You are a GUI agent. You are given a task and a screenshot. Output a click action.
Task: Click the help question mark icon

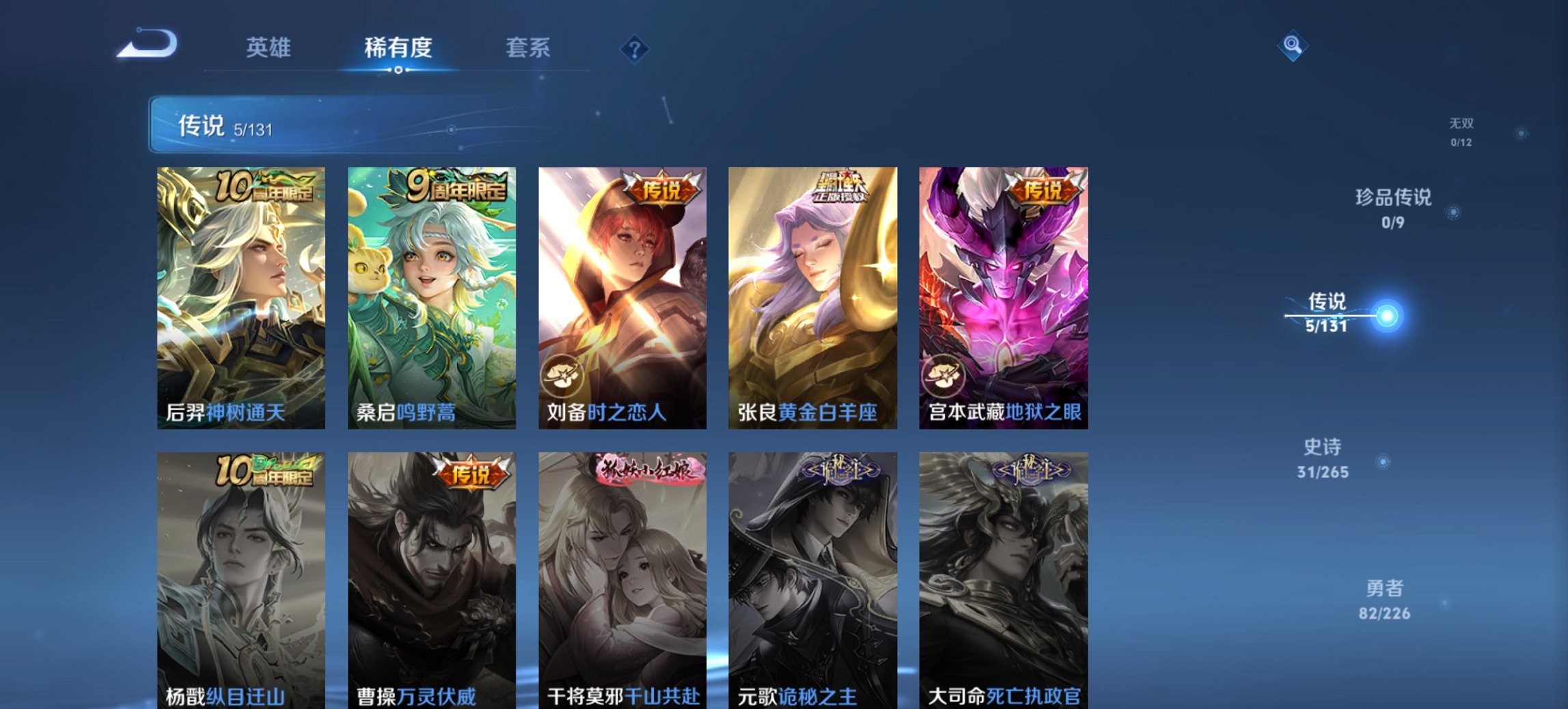tap(634, 48)
